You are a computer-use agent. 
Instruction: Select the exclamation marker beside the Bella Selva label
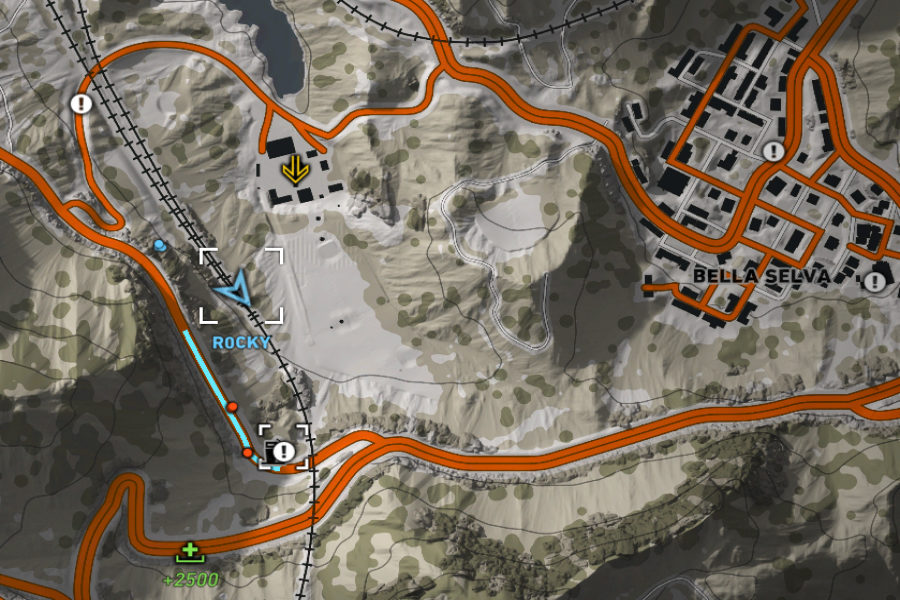(x=876, y=281)
